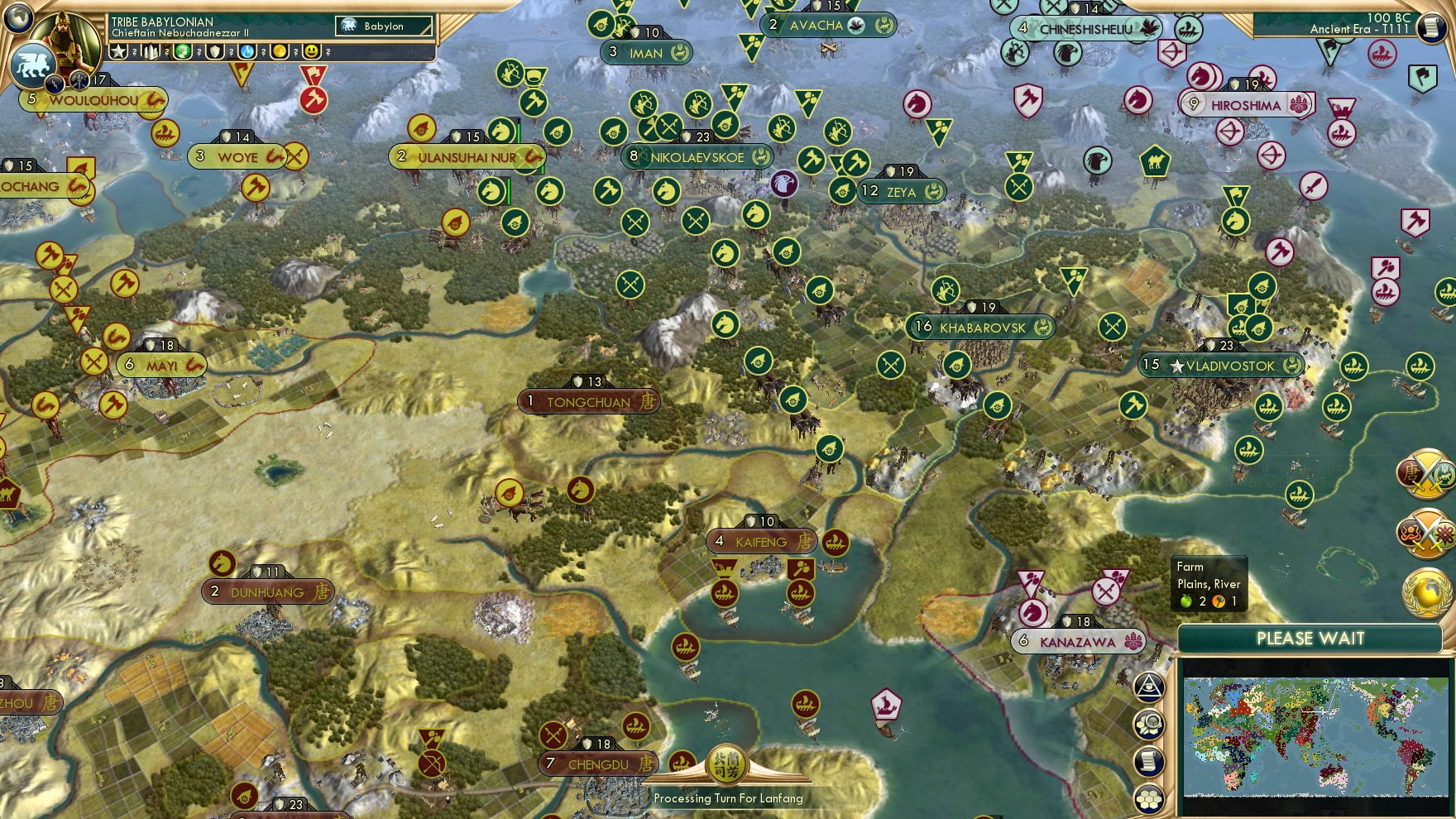The width and height of the screenshot is (1456, 819).
Task: Toggle the hex grid overlay icon
Action: coord(1148,797)
